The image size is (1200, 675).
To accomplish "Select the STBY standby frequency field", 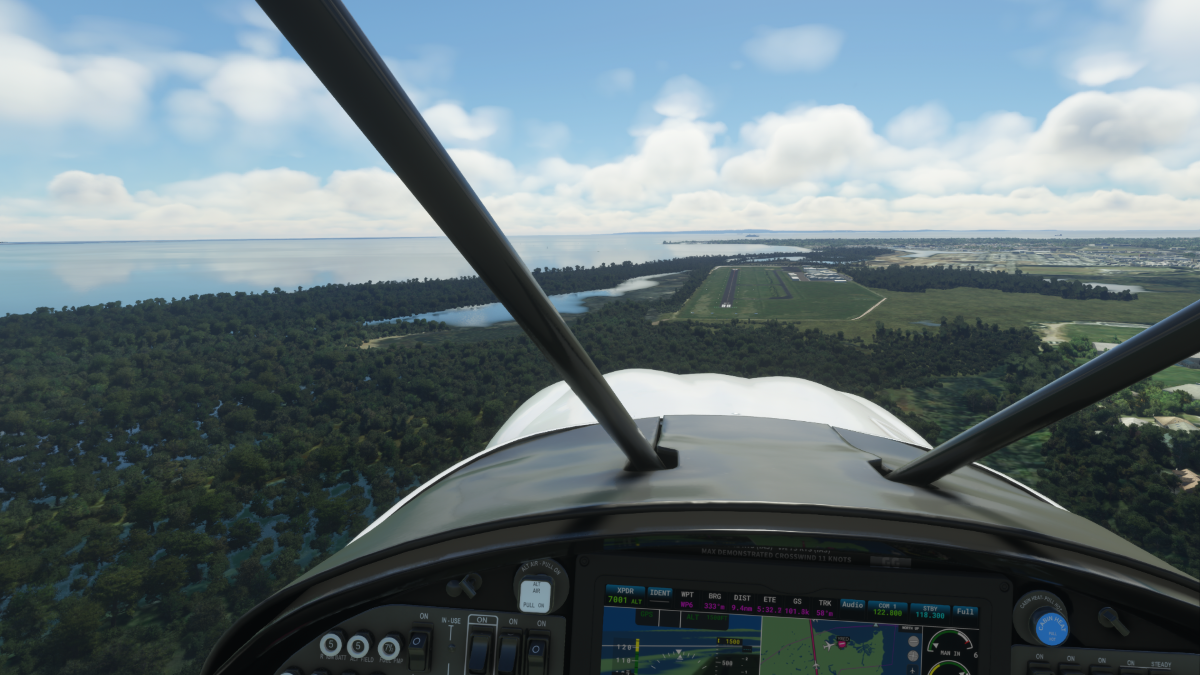I will point(930,610).
